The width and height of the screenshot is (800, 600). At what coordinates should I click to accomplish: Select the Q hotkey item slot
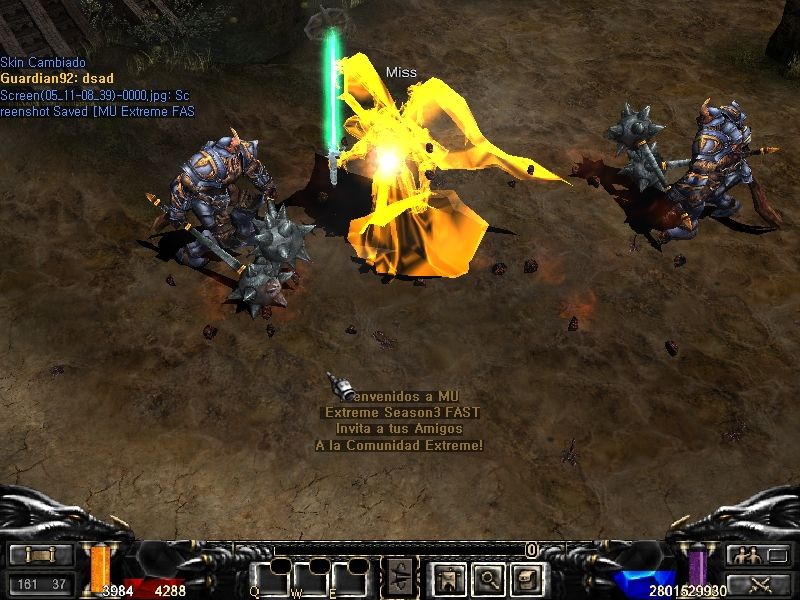[x=269, y=578]
